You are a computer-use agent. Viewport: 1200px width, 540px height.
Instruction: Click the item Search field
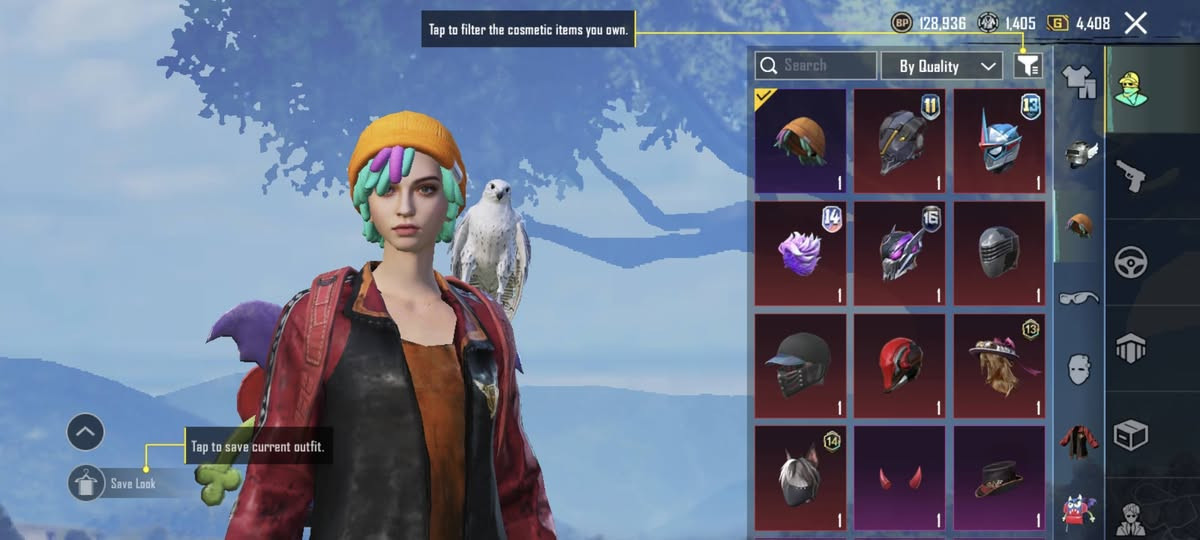(816, 66)
